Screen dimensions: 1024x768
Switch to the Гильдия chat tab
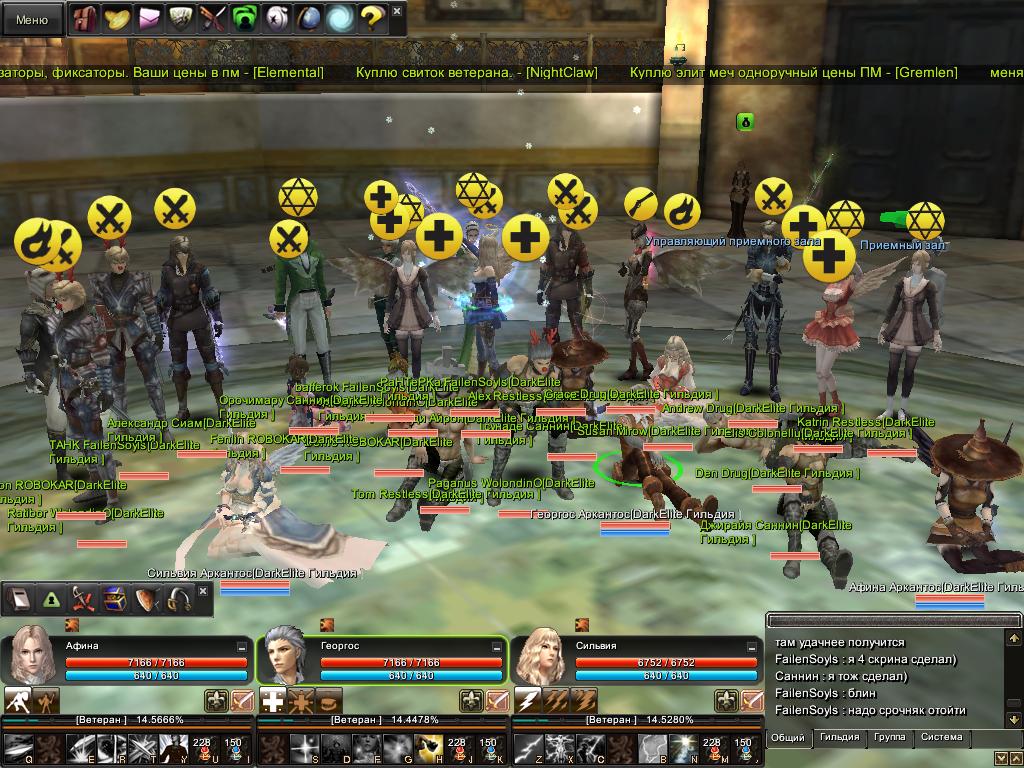pyautogui.click(x=839, y=737)
